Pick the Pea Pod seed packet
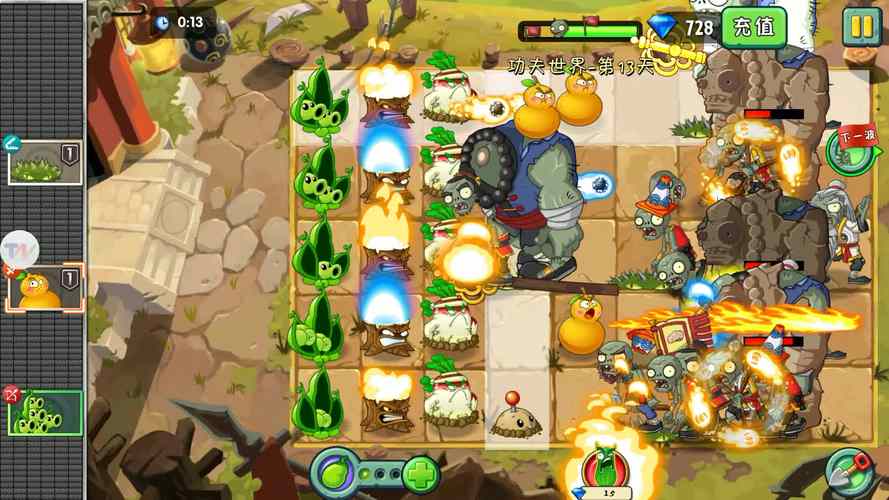The width and height of the screenshot is (889, 500). coord(45,412)
